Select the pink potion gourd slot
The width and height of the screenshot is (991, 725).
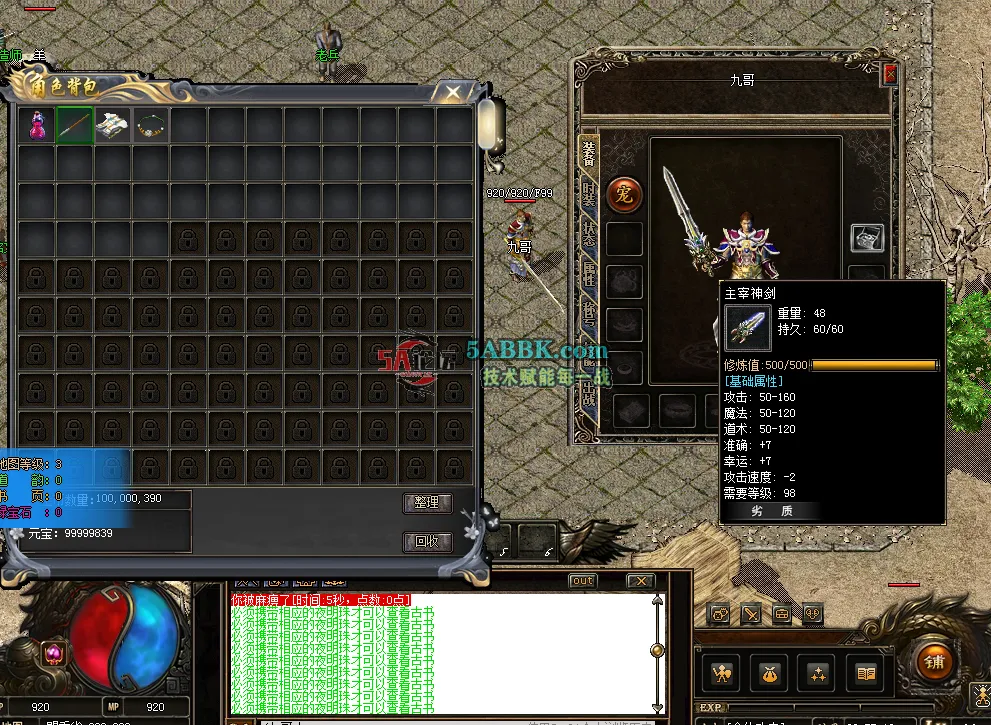(37, 126)
